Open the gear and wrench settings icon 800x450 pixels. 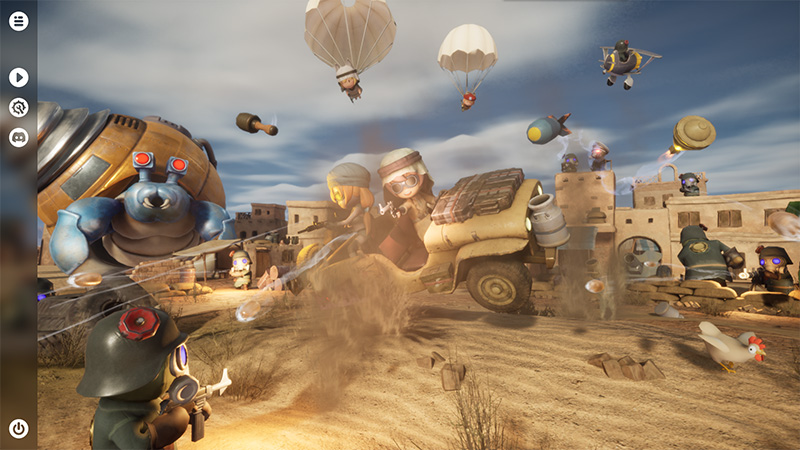click(18, 107)
